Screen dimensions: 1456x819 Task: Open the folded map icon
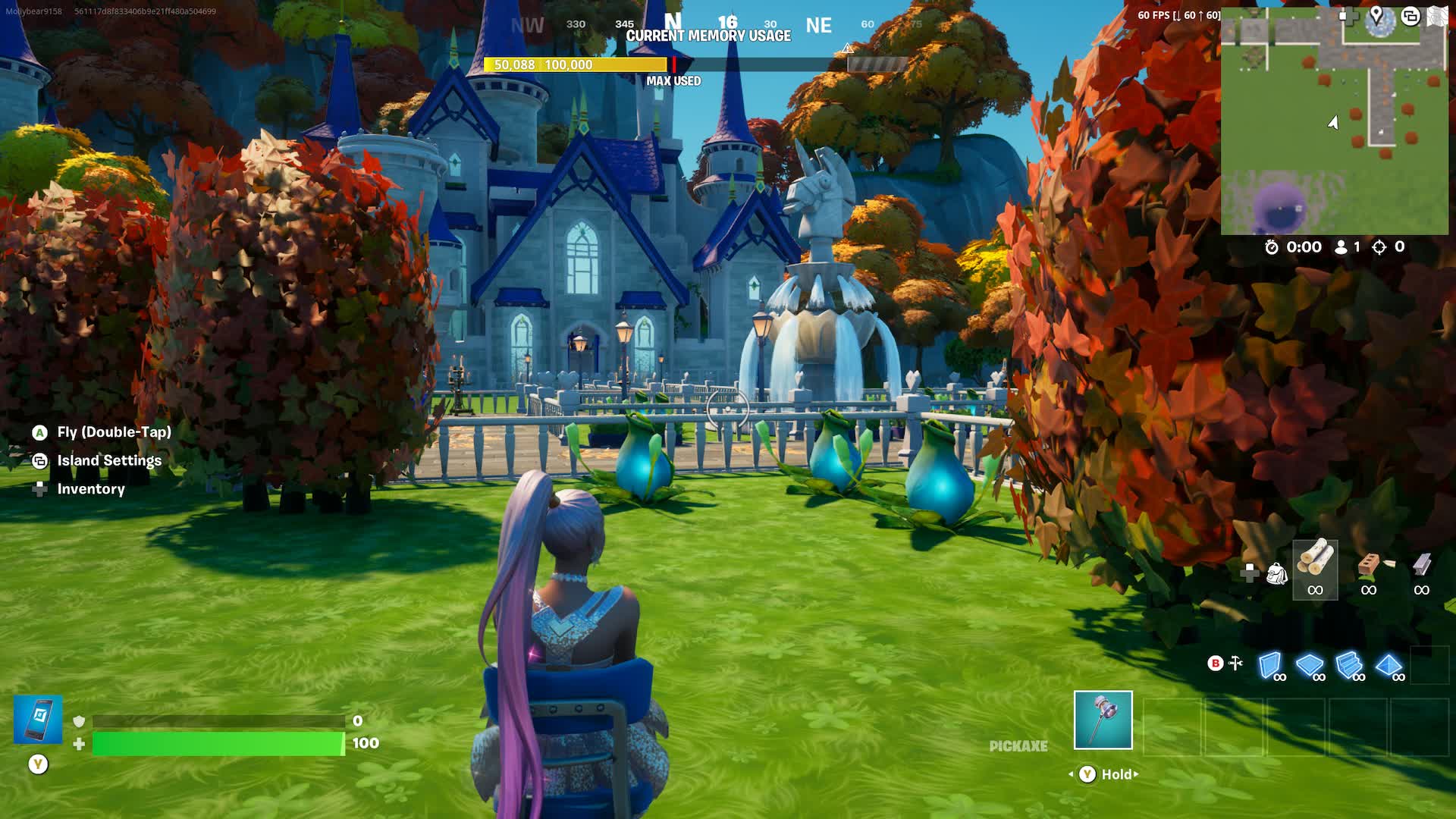click(x=1436, y=16)
